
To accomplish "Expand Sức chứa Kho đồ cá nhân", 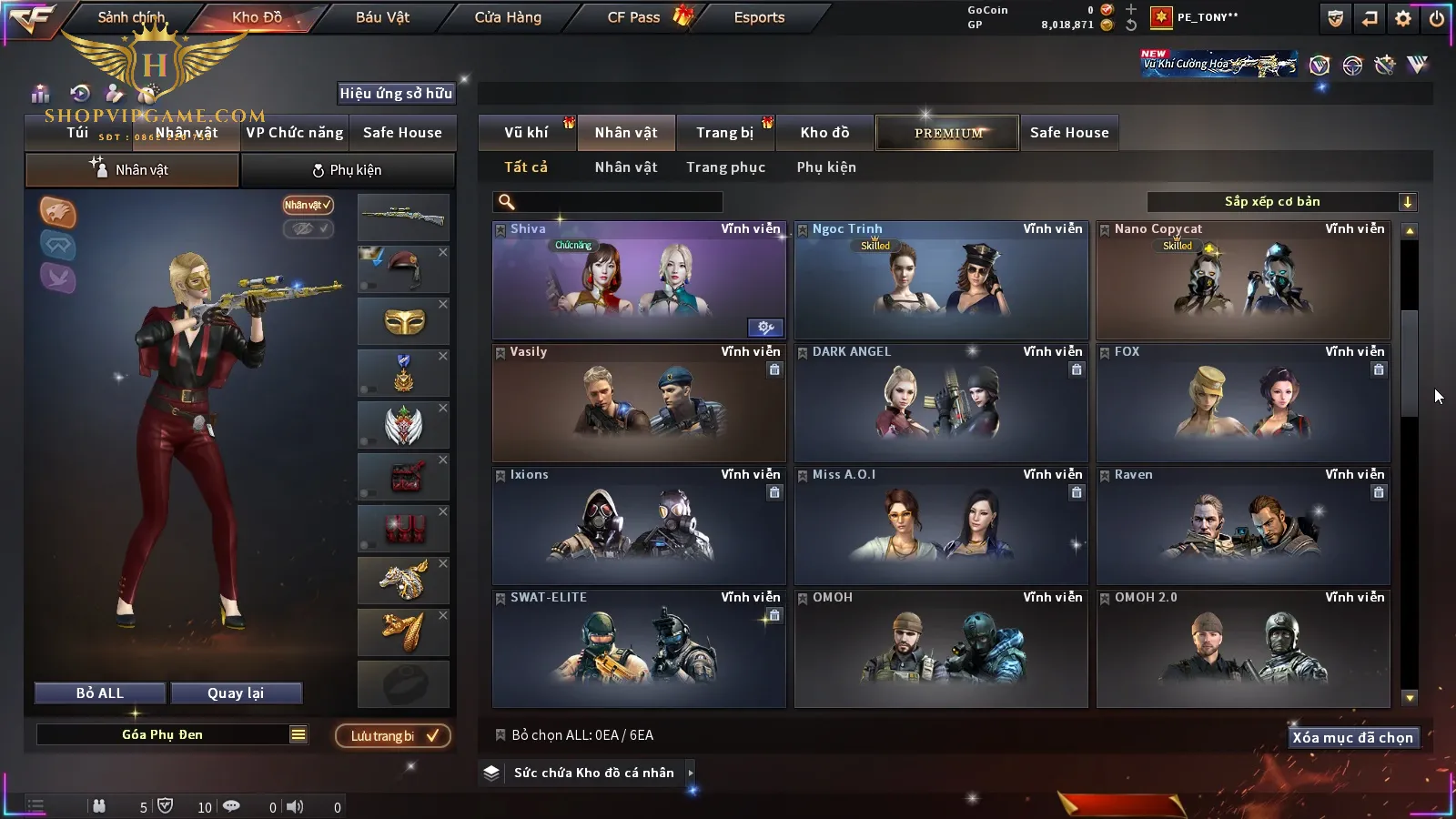I will point(691,773).
